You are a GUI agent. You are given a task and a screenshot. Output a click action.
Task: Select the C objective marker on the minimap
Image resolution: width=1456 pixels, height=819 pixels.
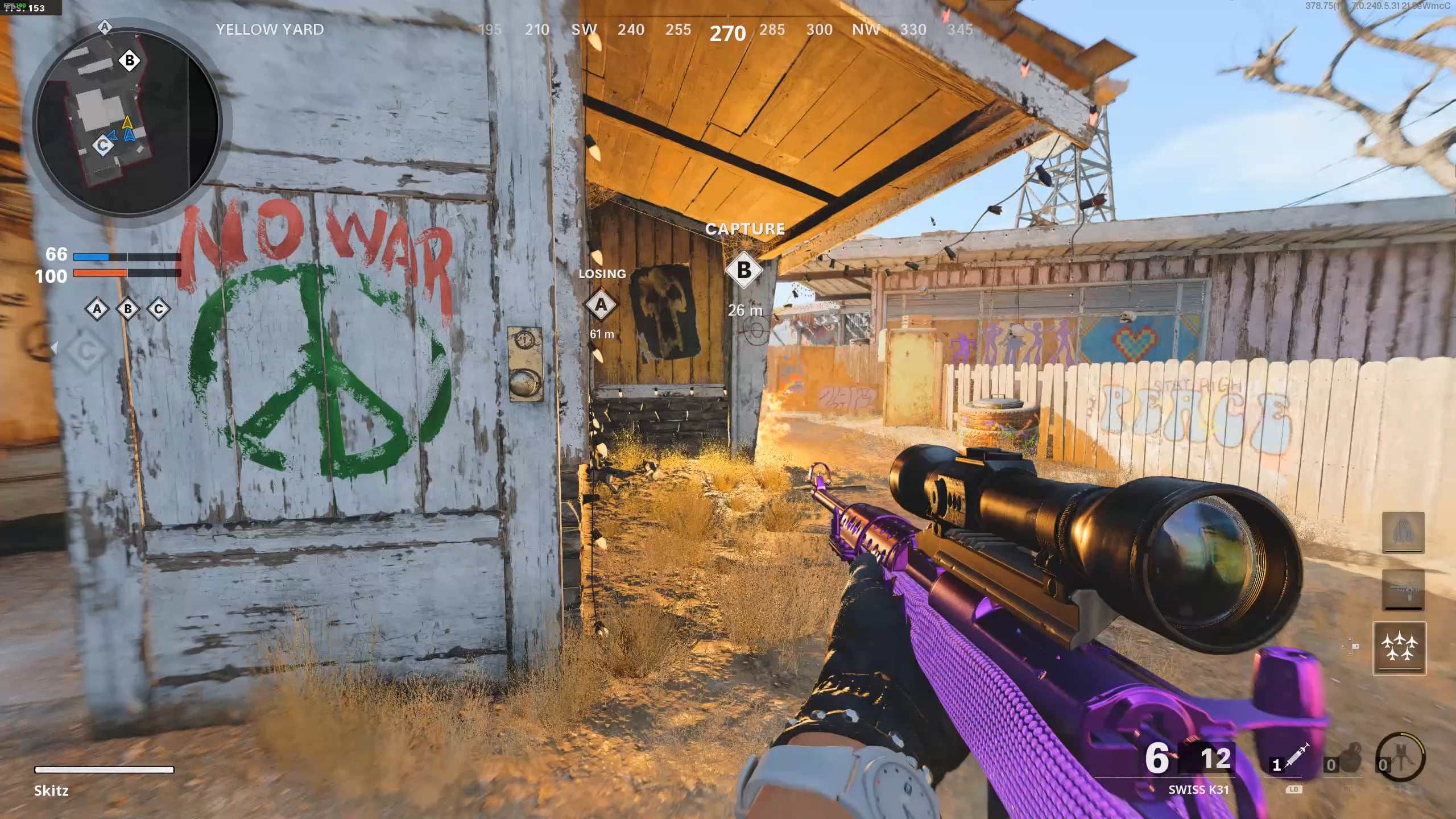coord(103,146)
